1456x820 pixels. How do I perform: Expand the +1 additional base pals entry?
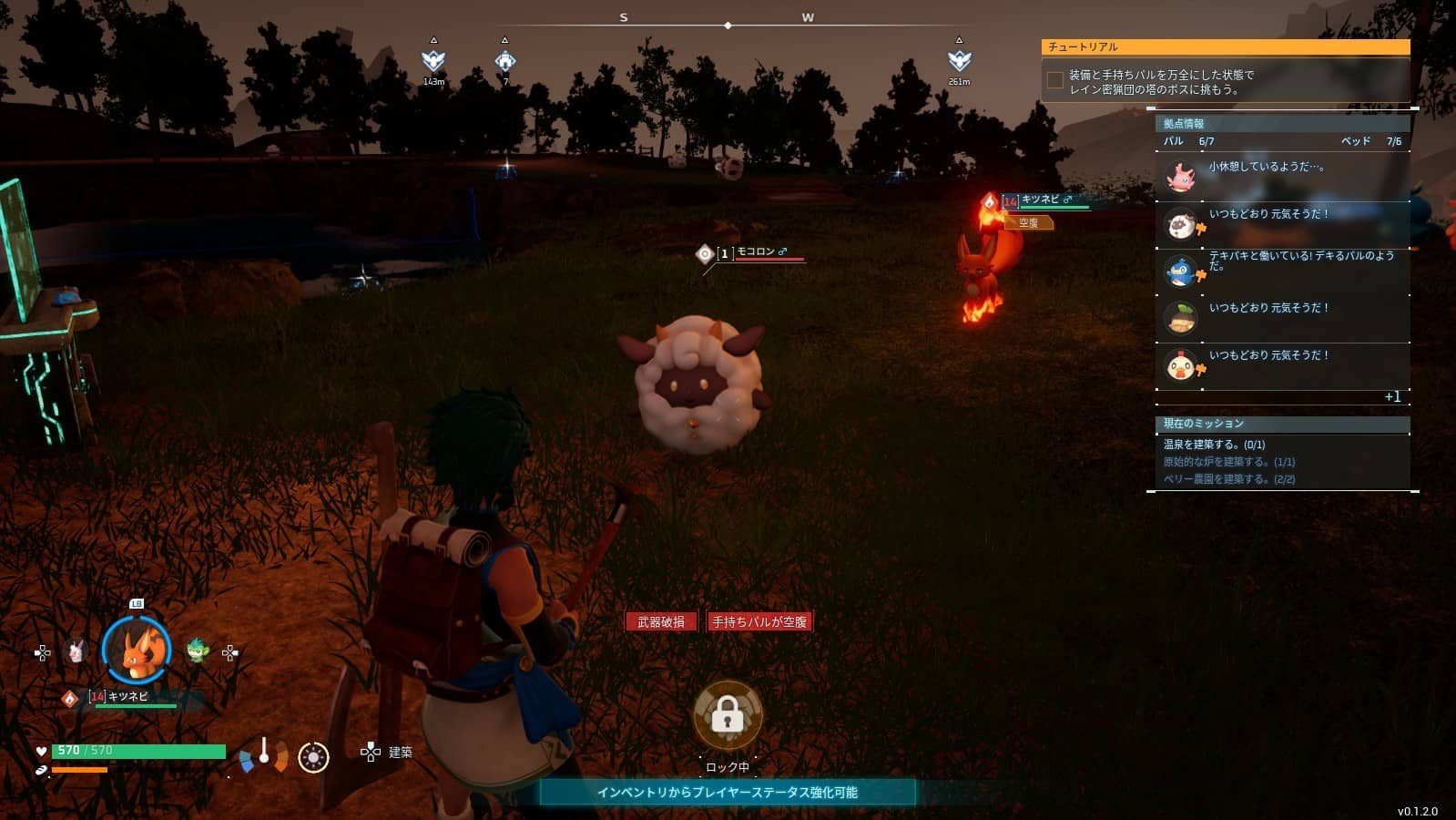click(1392, 397)
